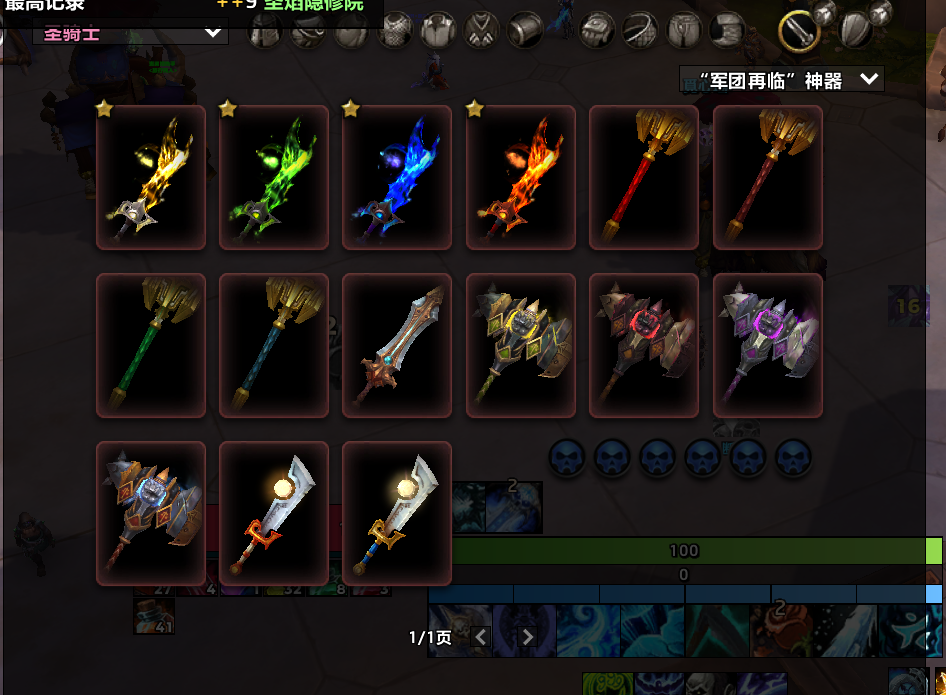This screenshot has height=695, width=946.
Task: Pick the hammer with purple glowing core
Action: (768, 345)
